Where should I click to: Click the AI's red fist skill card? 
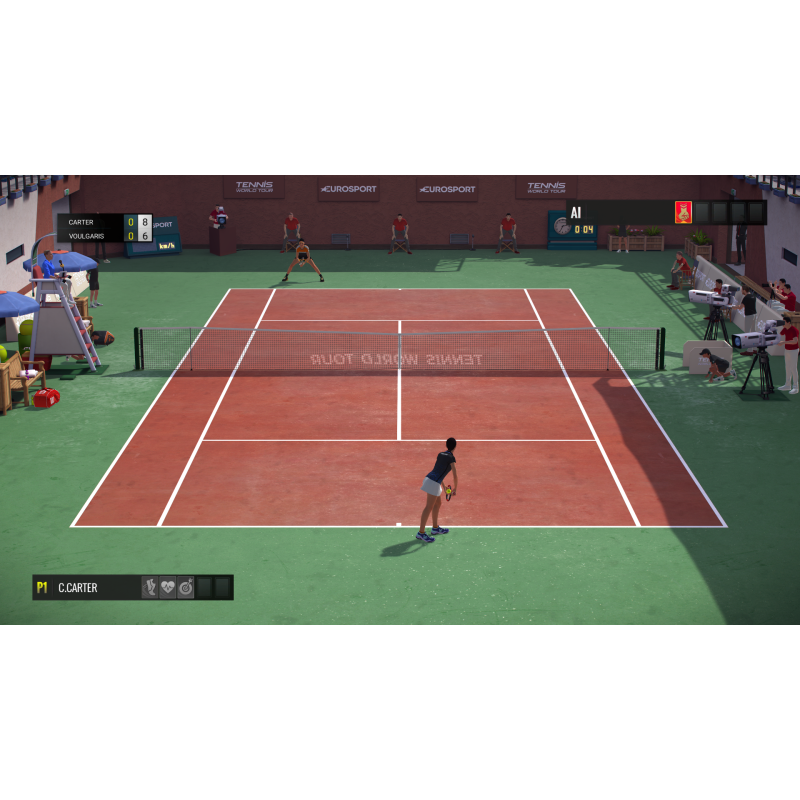click(683, 212)
